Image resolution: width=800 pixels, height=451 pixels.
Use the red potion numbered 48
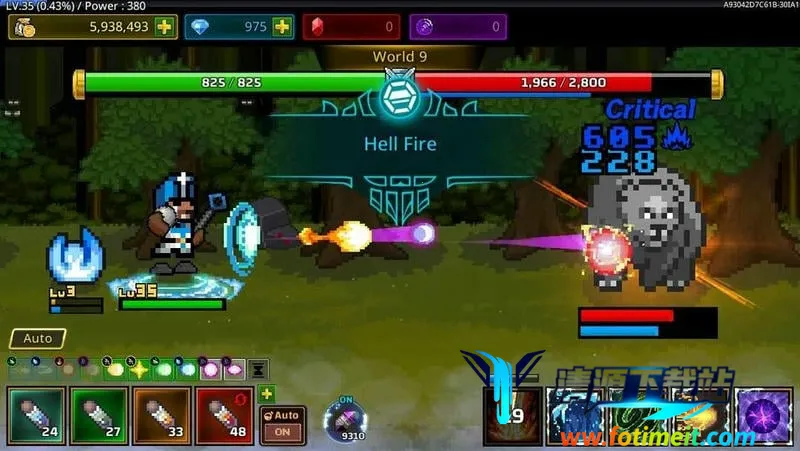[x=224, y=414]
